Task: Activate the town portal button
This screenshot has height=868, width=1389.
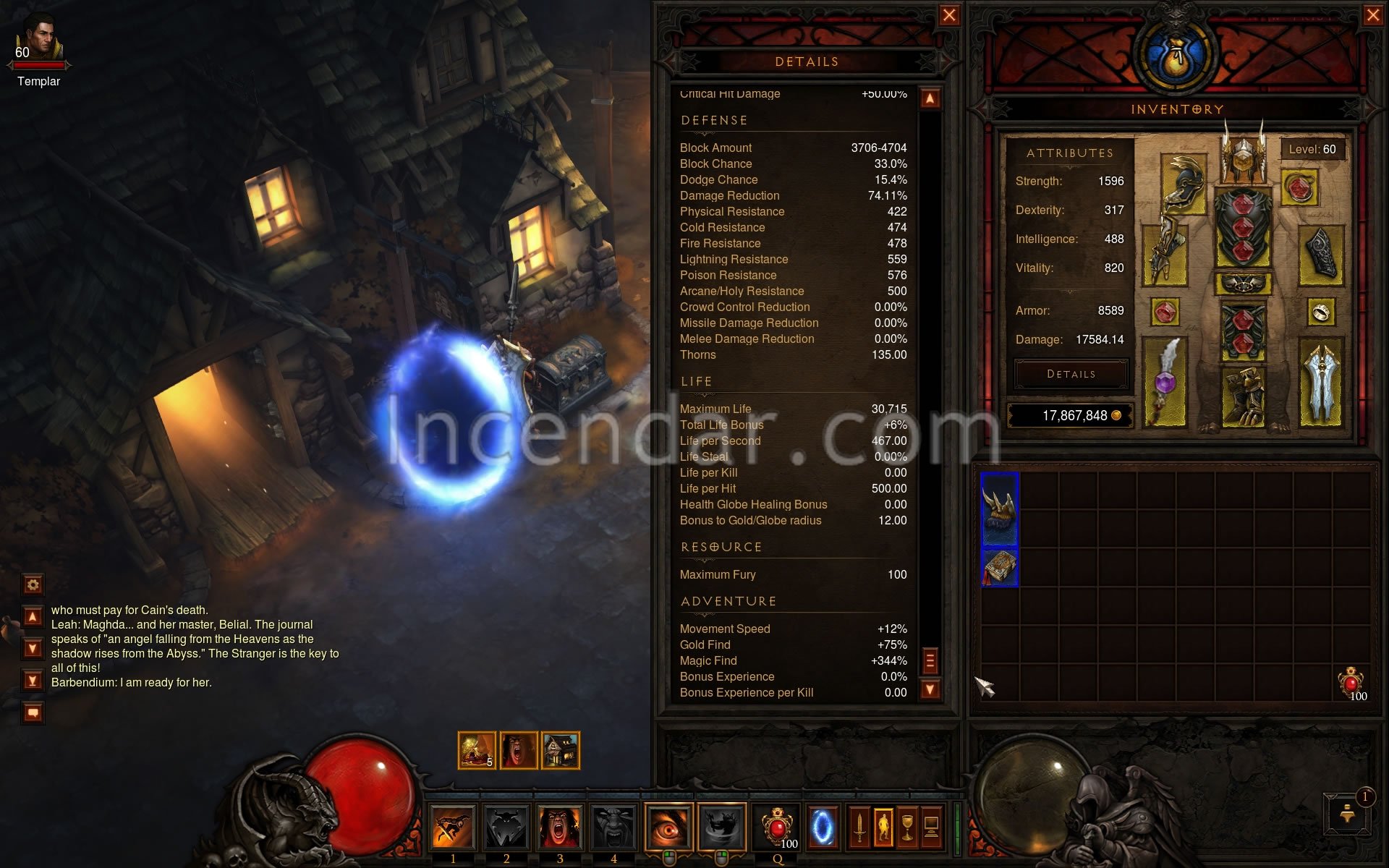Action: click(822, 827)
